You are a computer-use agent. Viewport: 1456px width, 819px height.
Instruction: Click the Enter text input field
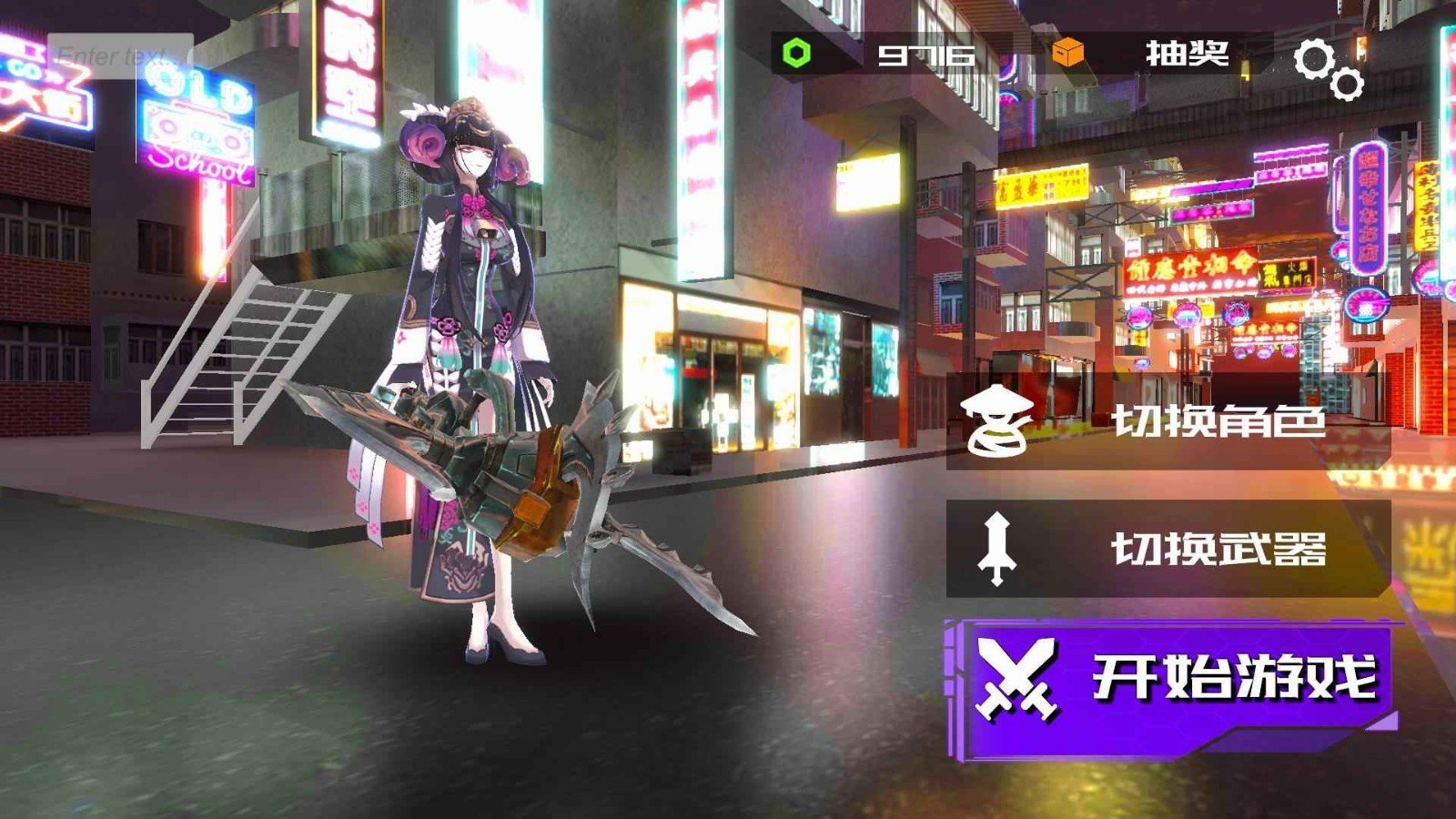tap(120, 56)
